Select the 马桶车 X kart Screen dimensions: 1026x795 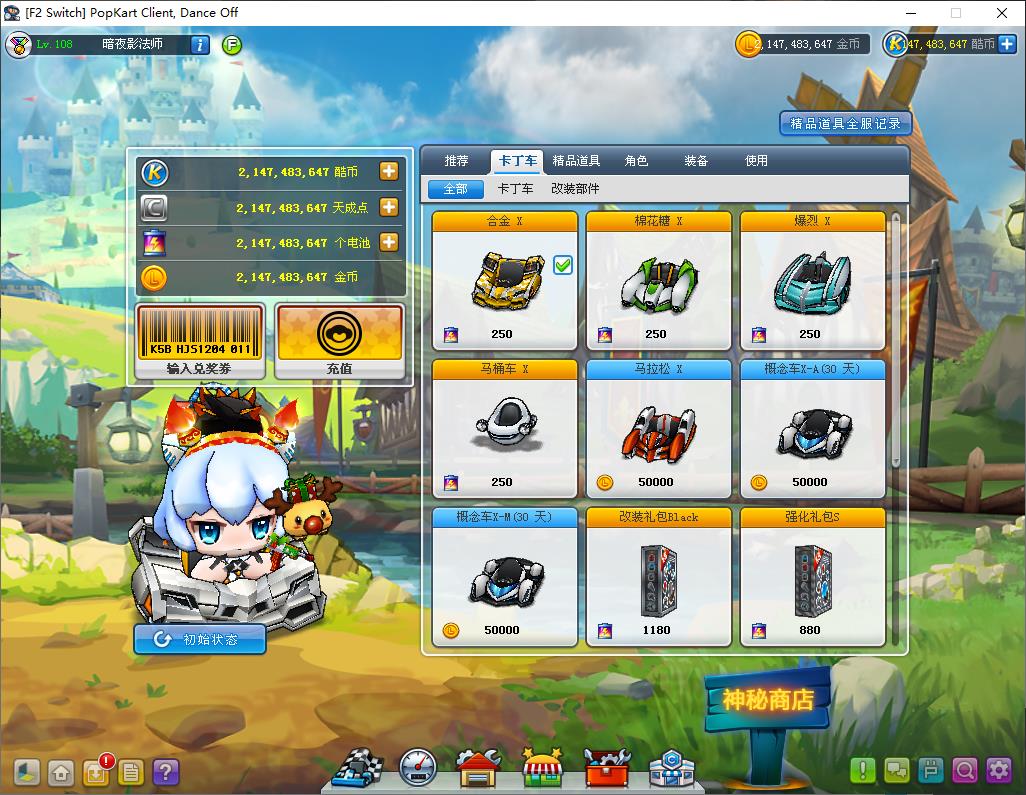coord(505,429)
